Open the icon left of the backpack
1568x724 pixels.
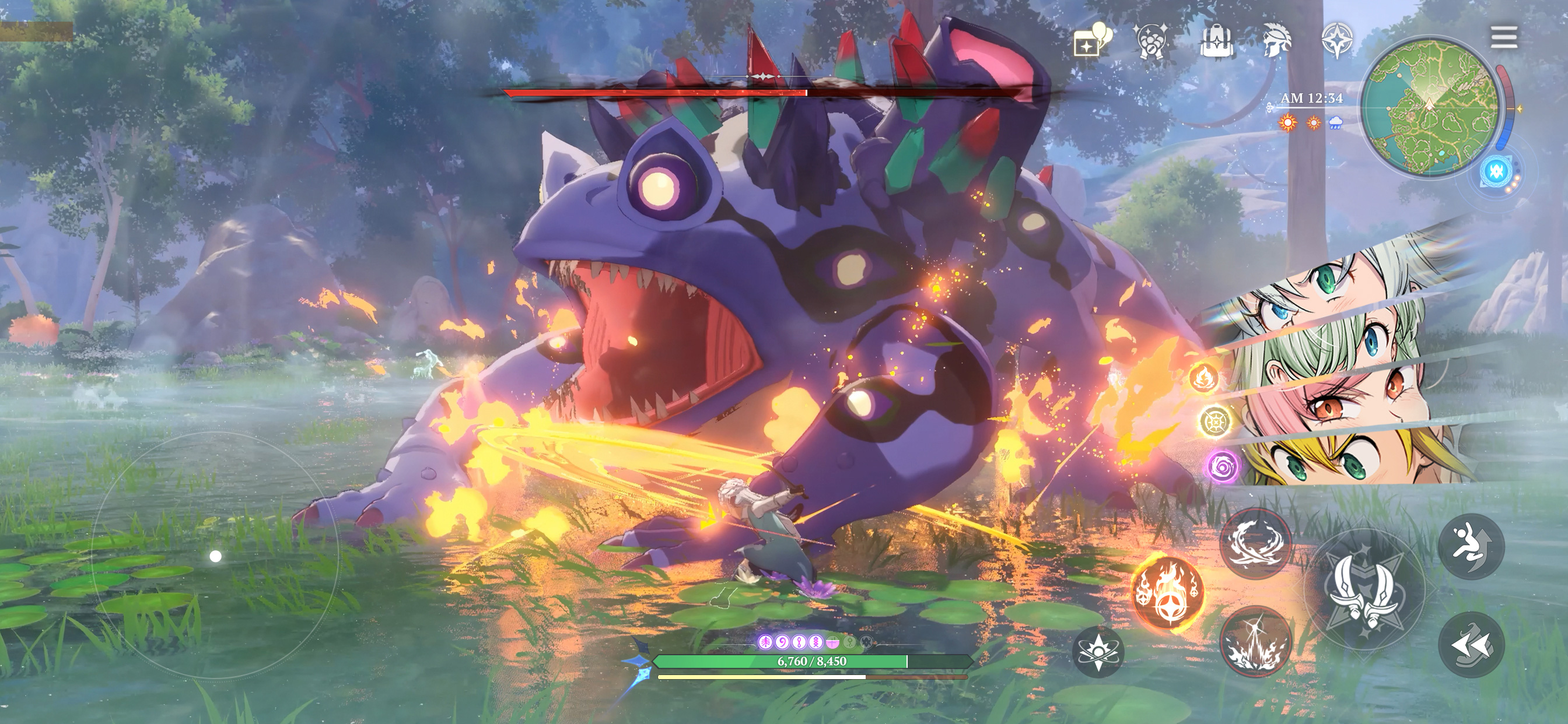tap(1151, 41)
